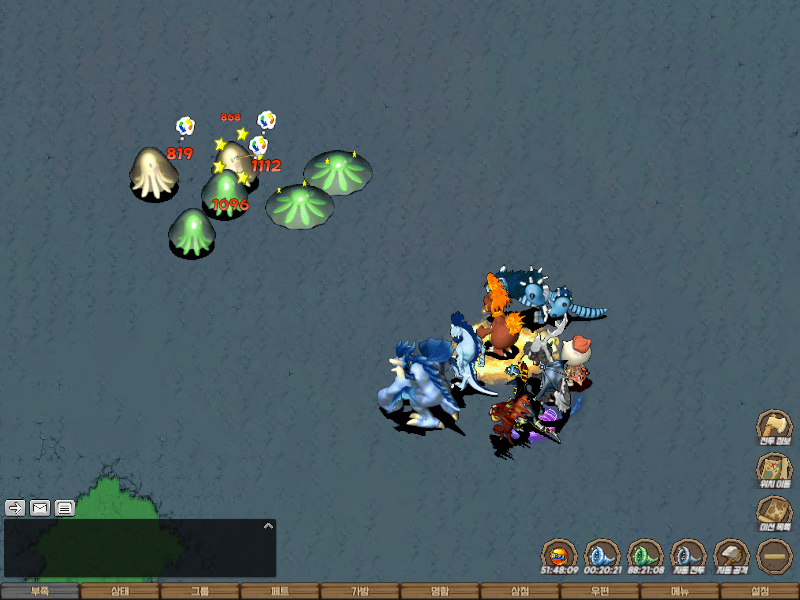Open the 상태 (status) menu

pos(120,591)
